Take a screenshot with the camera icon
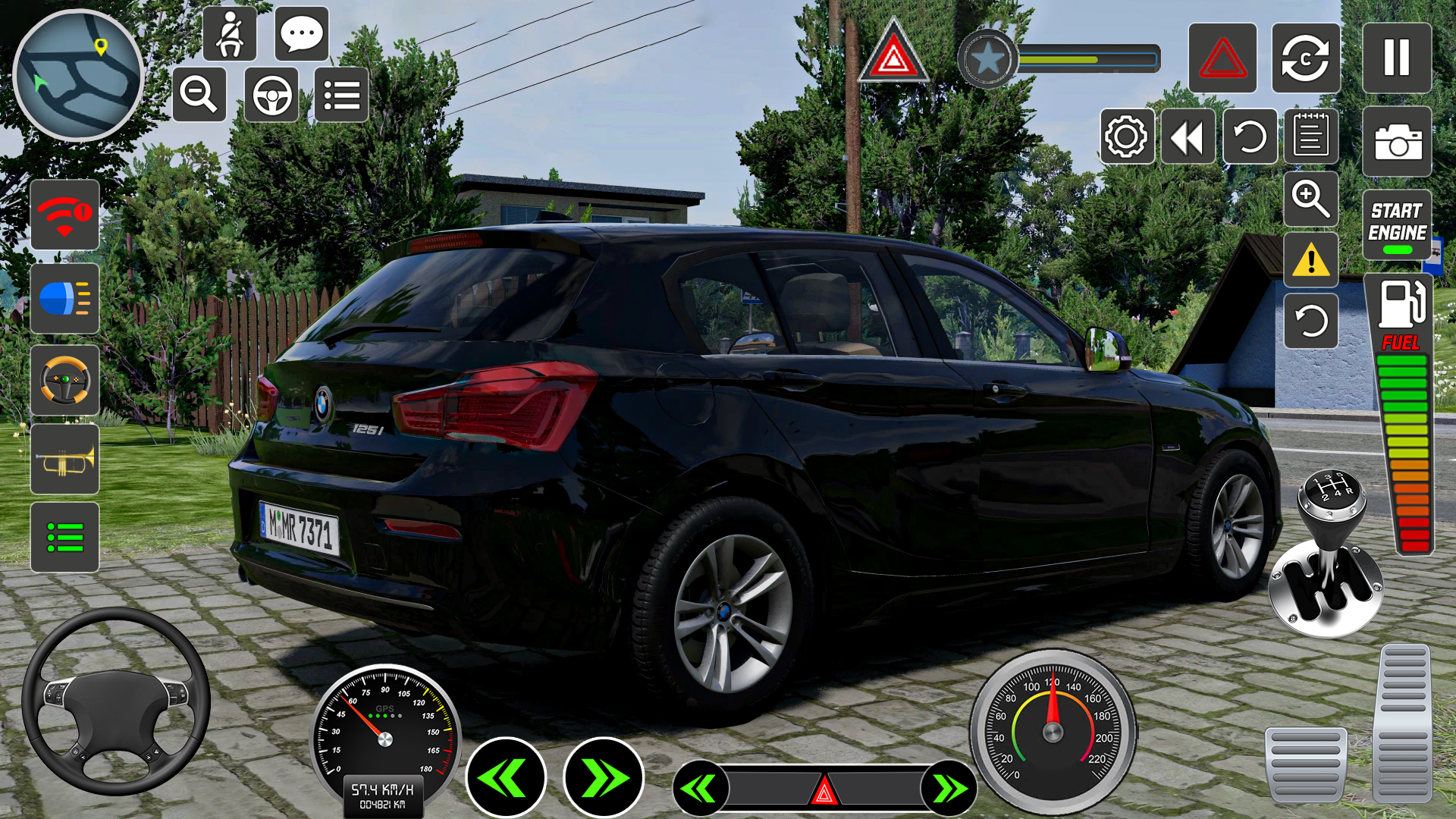Viewport: 1456px width, 819px height. (1396, 141)
